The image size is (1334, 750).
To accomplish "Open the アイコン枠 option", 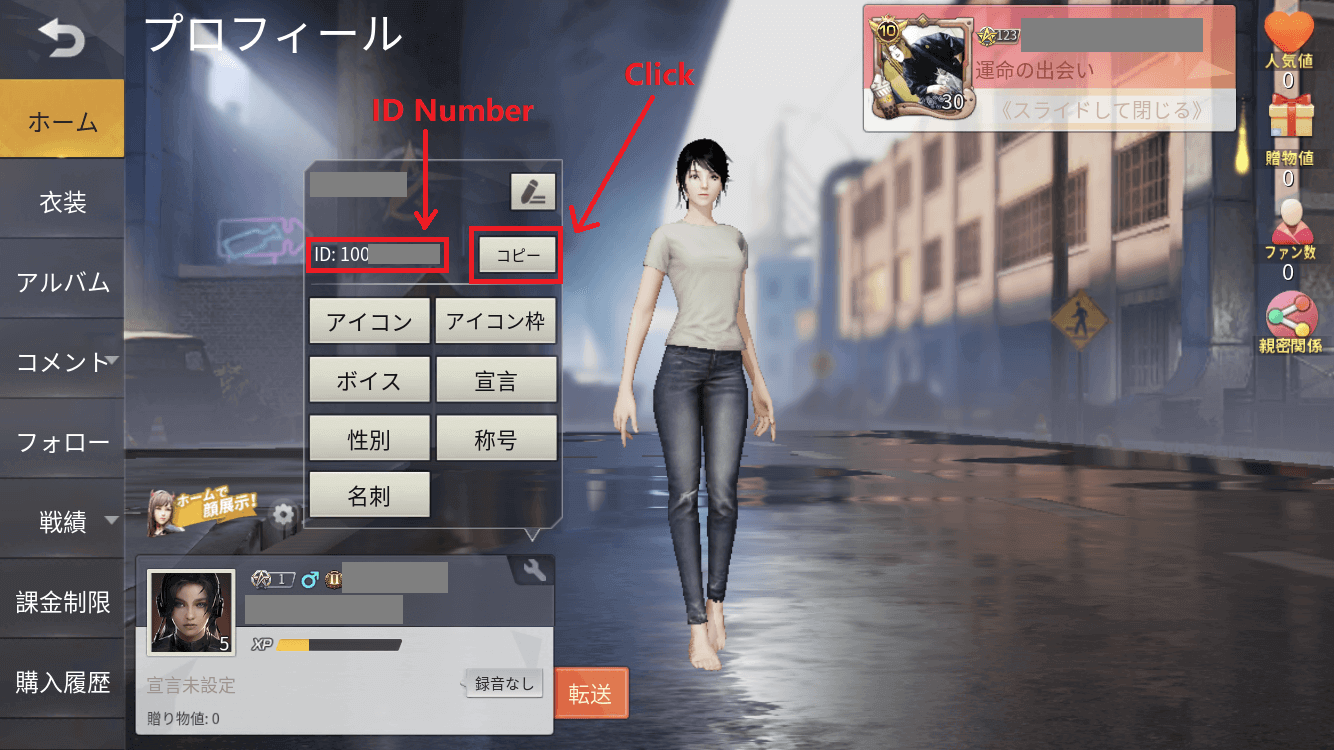I will tap(496, 322).
